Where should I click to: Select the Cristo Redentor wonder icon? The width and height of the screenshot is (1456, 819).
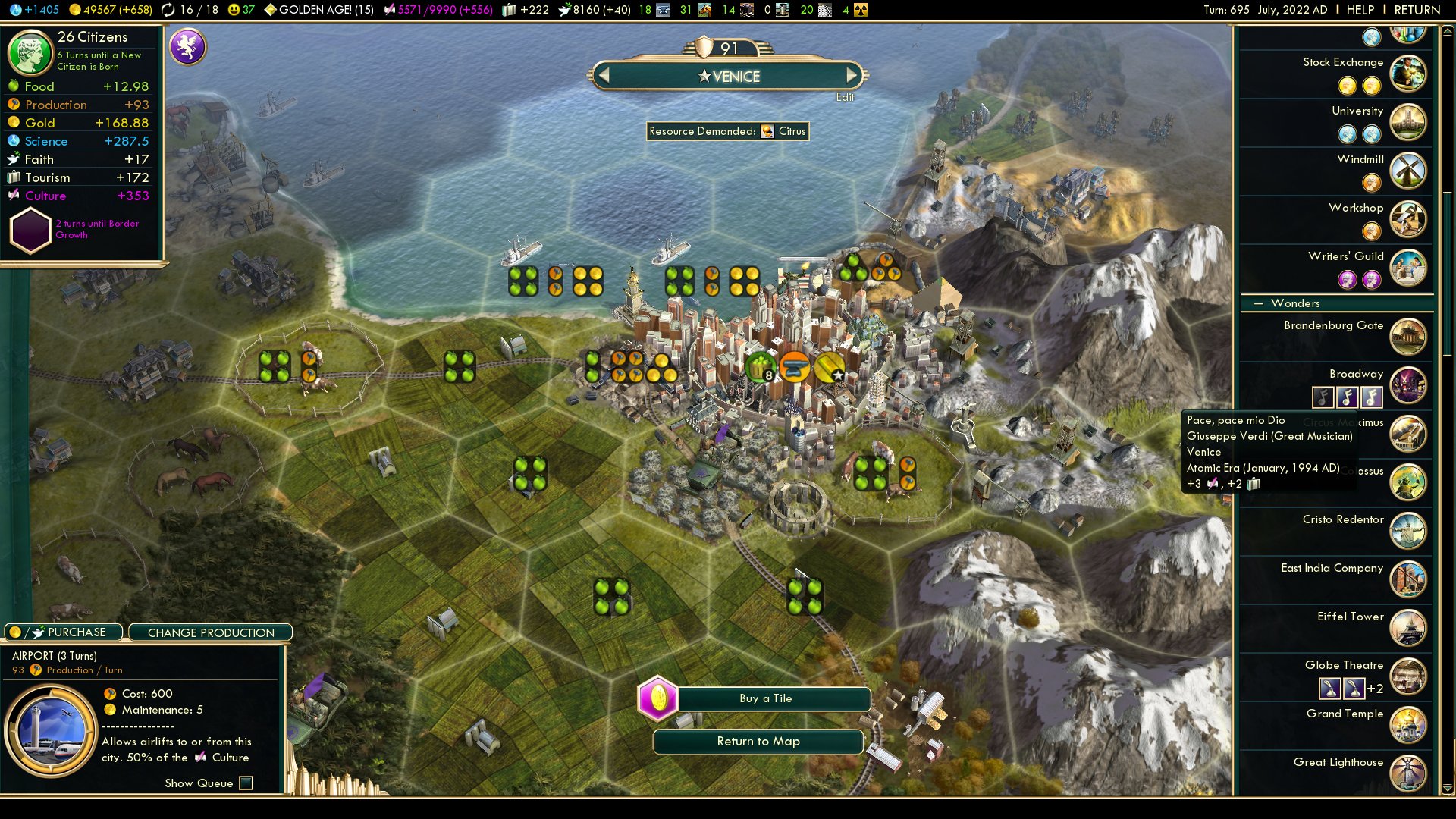(1408, 531)
